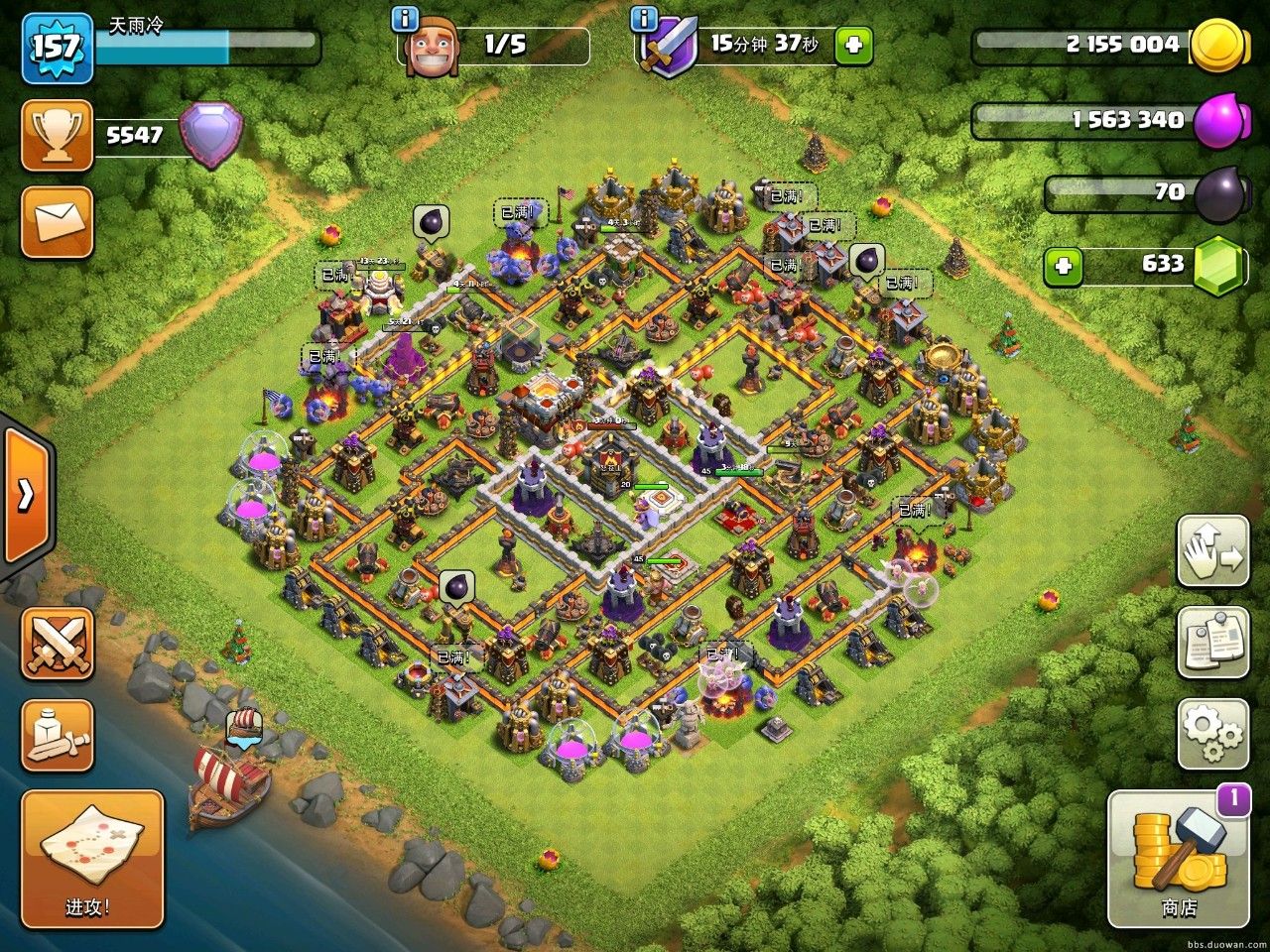Extend shield timer with the green plus
The height and width of the screenshot is (952, 1270).
coord(853,46)
